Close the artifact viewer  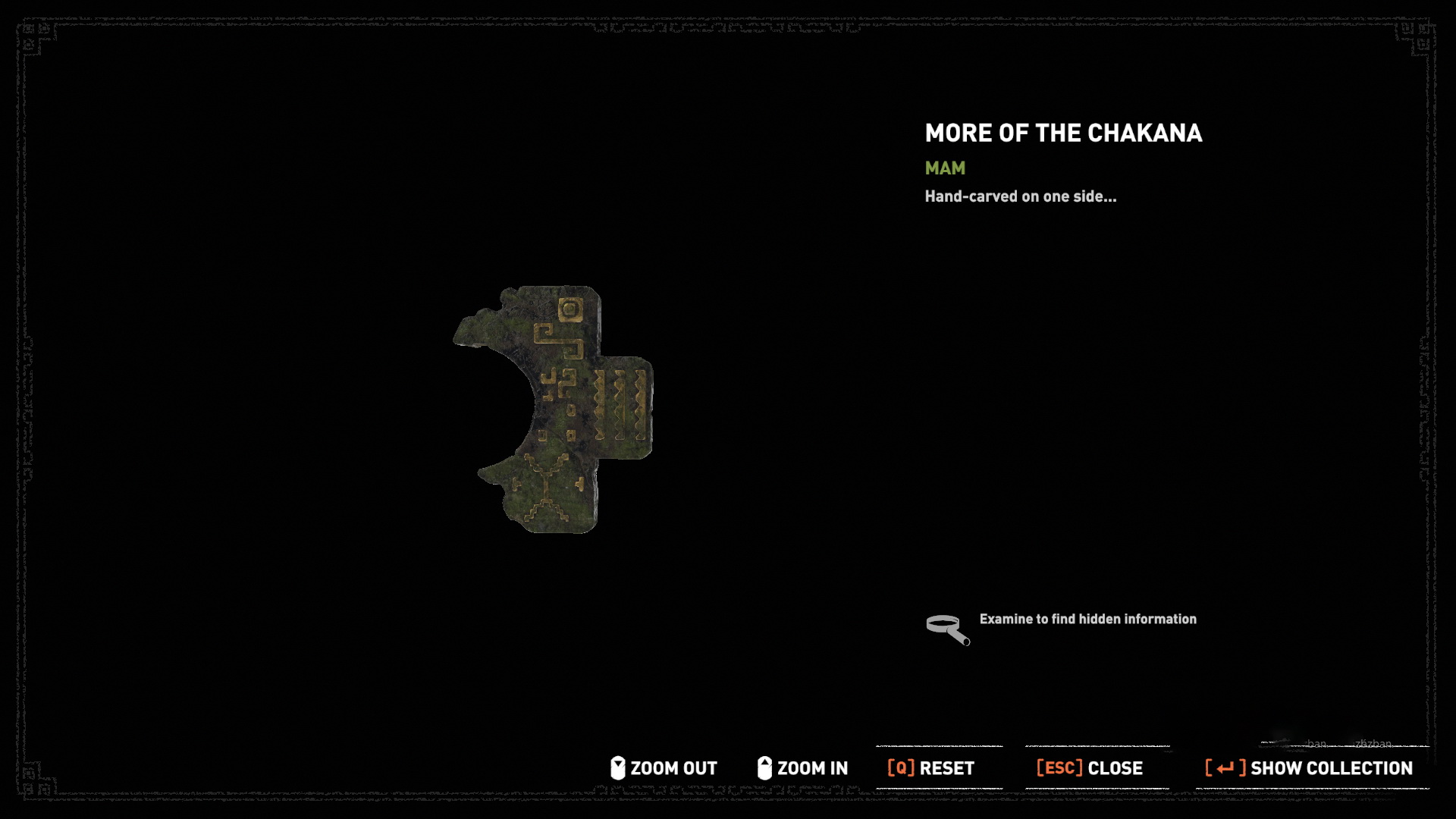[1090, 768]
